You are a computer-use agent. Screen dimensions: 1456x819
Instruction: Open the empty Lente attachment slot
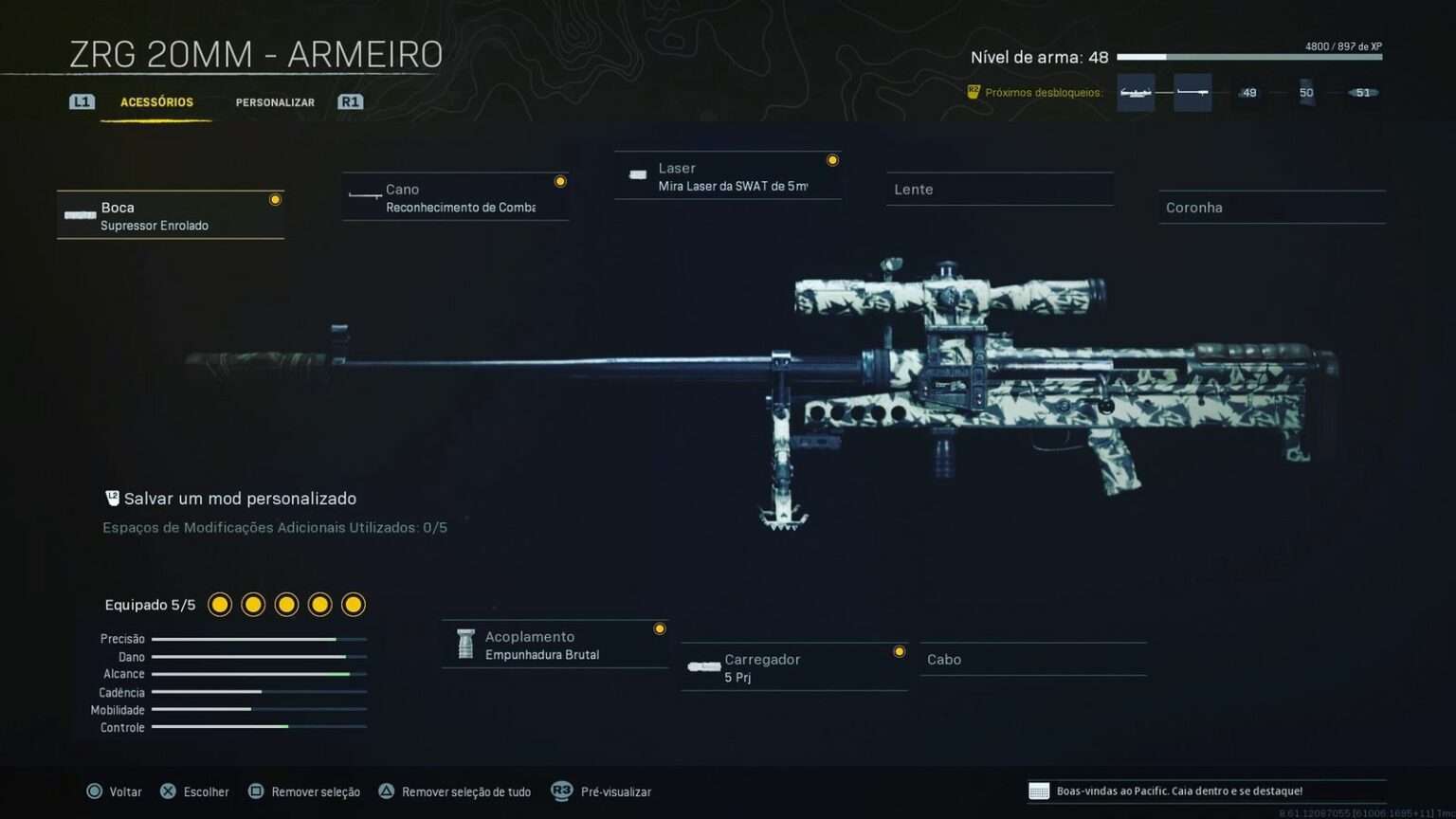tap(999, 189)
